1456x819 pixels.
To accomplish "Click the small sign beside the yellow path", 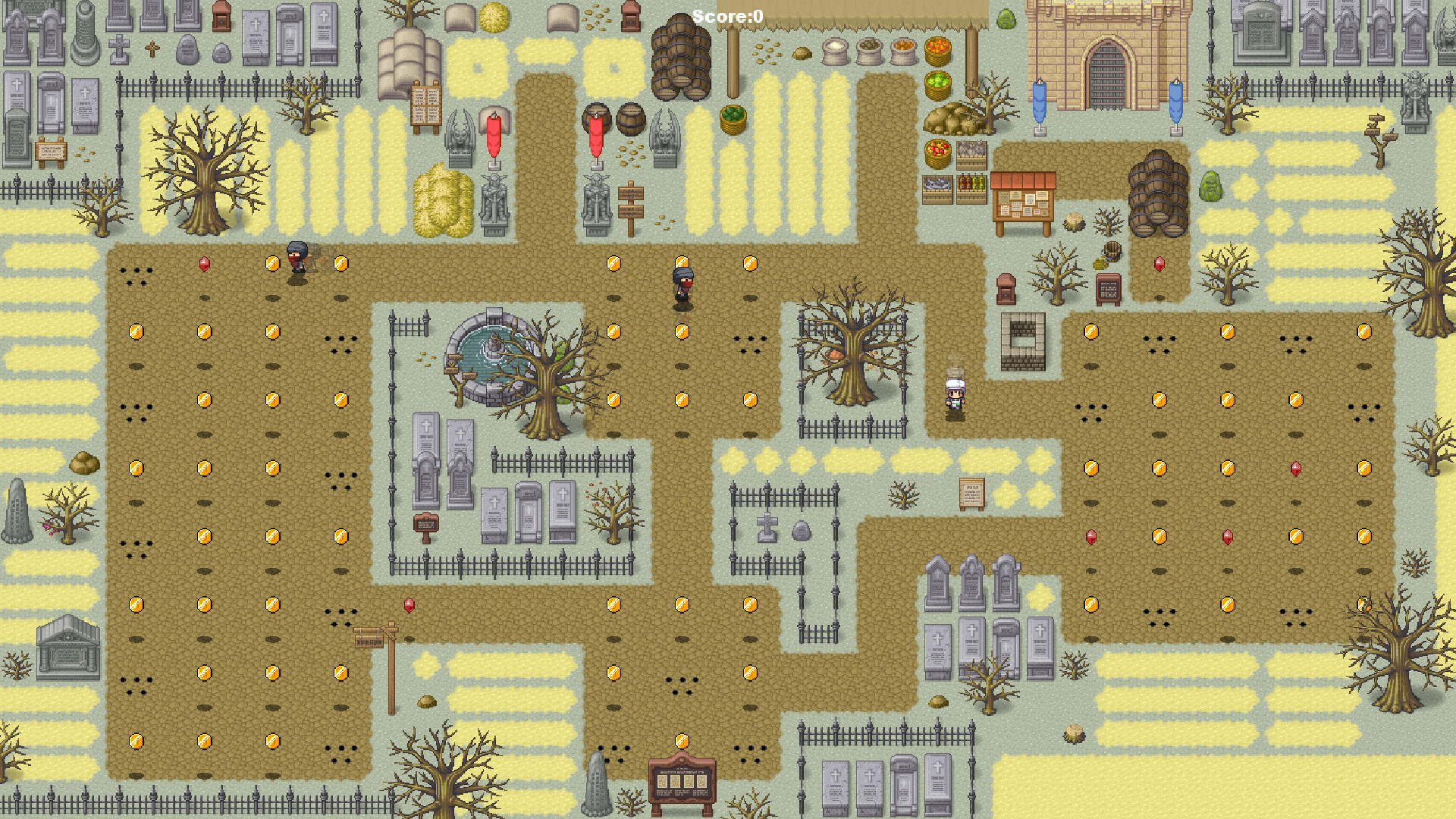I will click(x=972, y=493).
